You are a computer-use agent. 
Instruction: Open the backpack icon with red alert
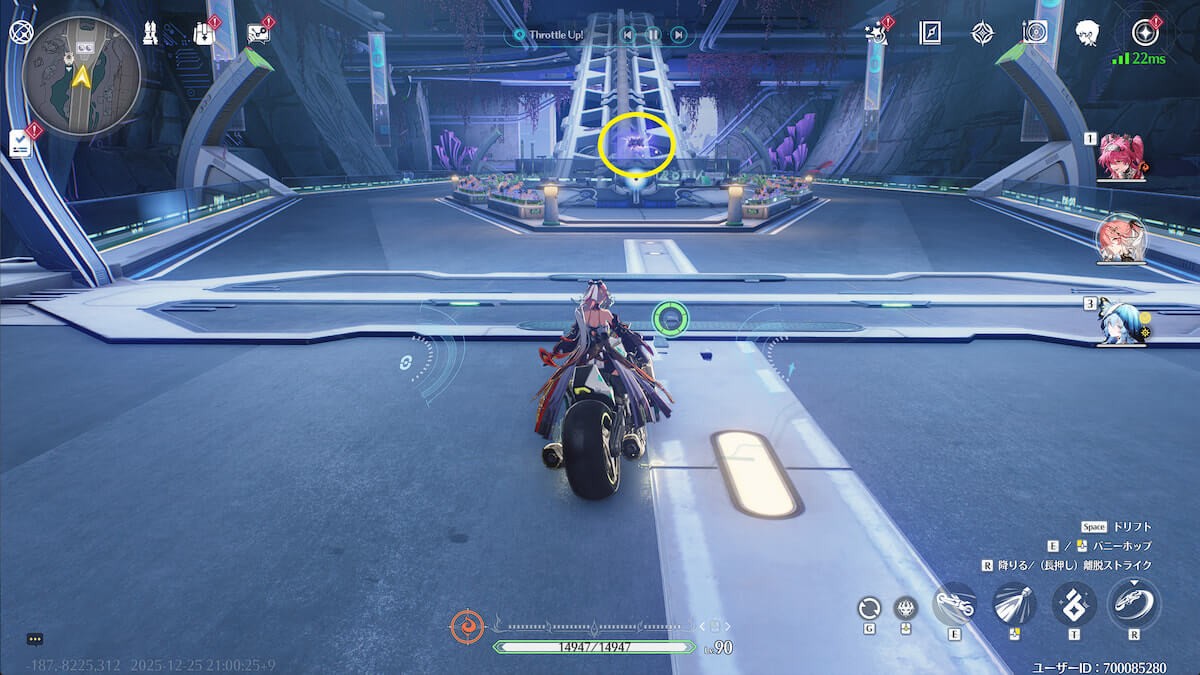point(203,34)
